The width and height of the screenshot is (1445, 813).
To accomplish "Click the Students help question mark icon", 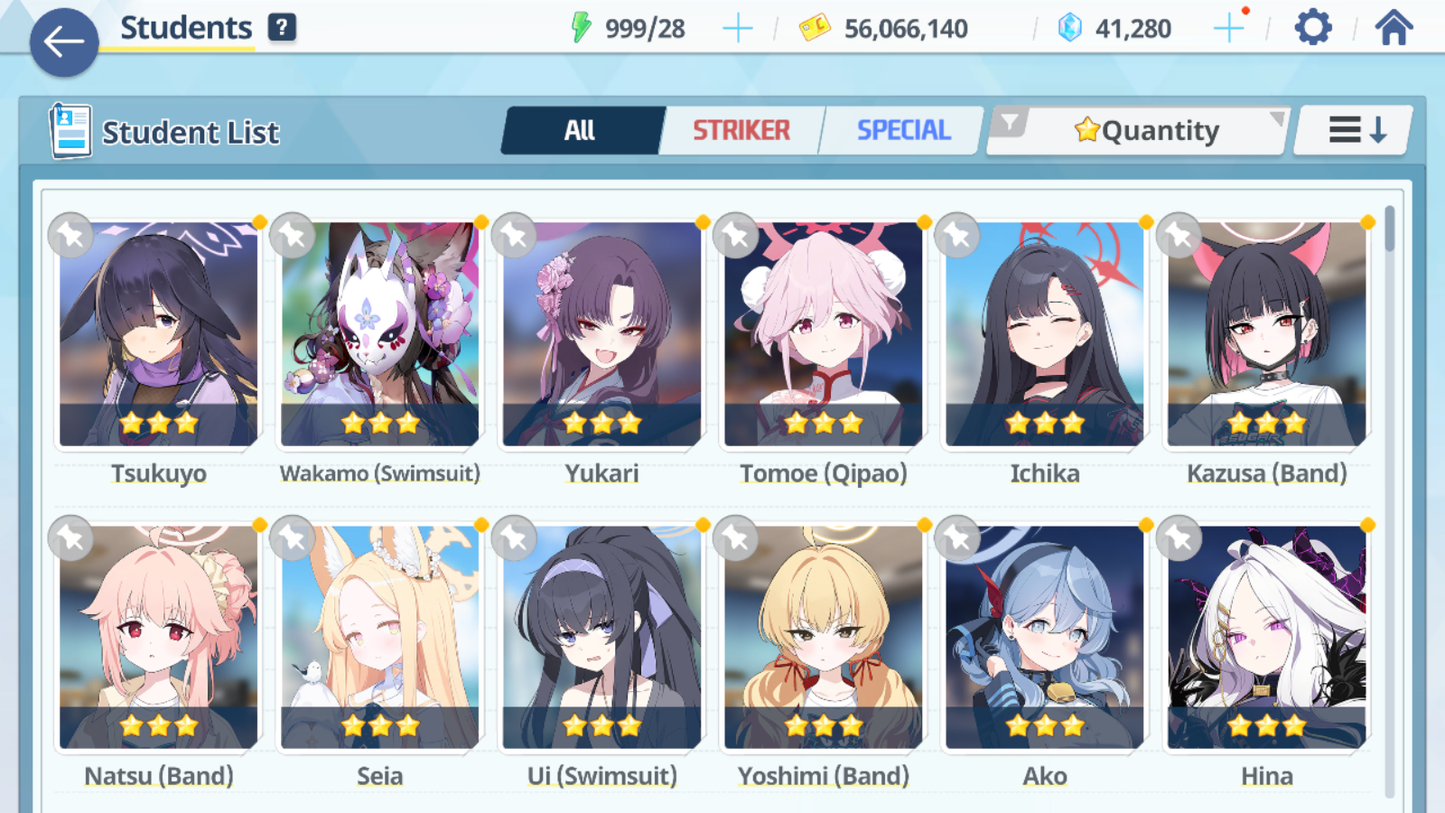I will 281,27.
